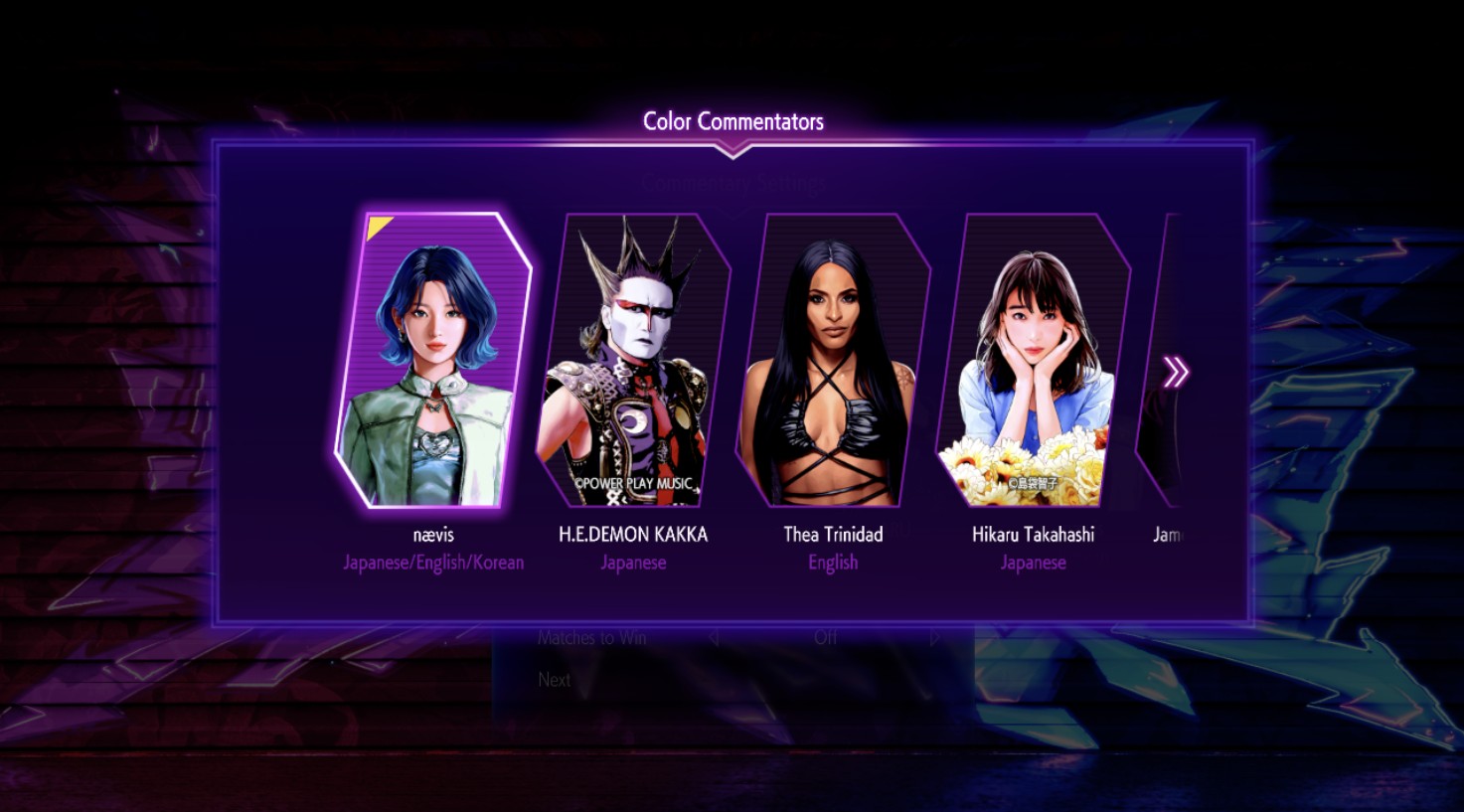The image size is (1464, 812).
Task: Pick Hikaru Takahashi's commentator card
Action: pyautogui.click(x=1034, y=358)
